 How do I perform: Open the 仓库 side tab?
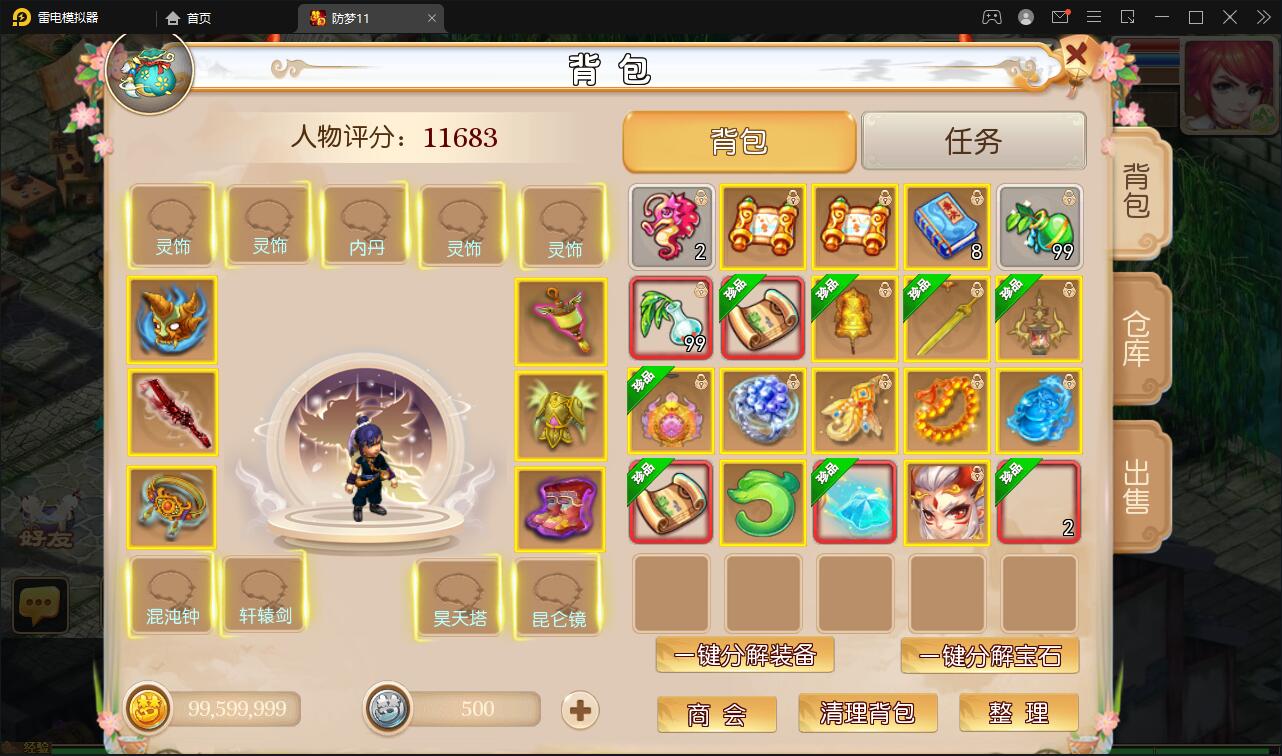(1138, 338)
